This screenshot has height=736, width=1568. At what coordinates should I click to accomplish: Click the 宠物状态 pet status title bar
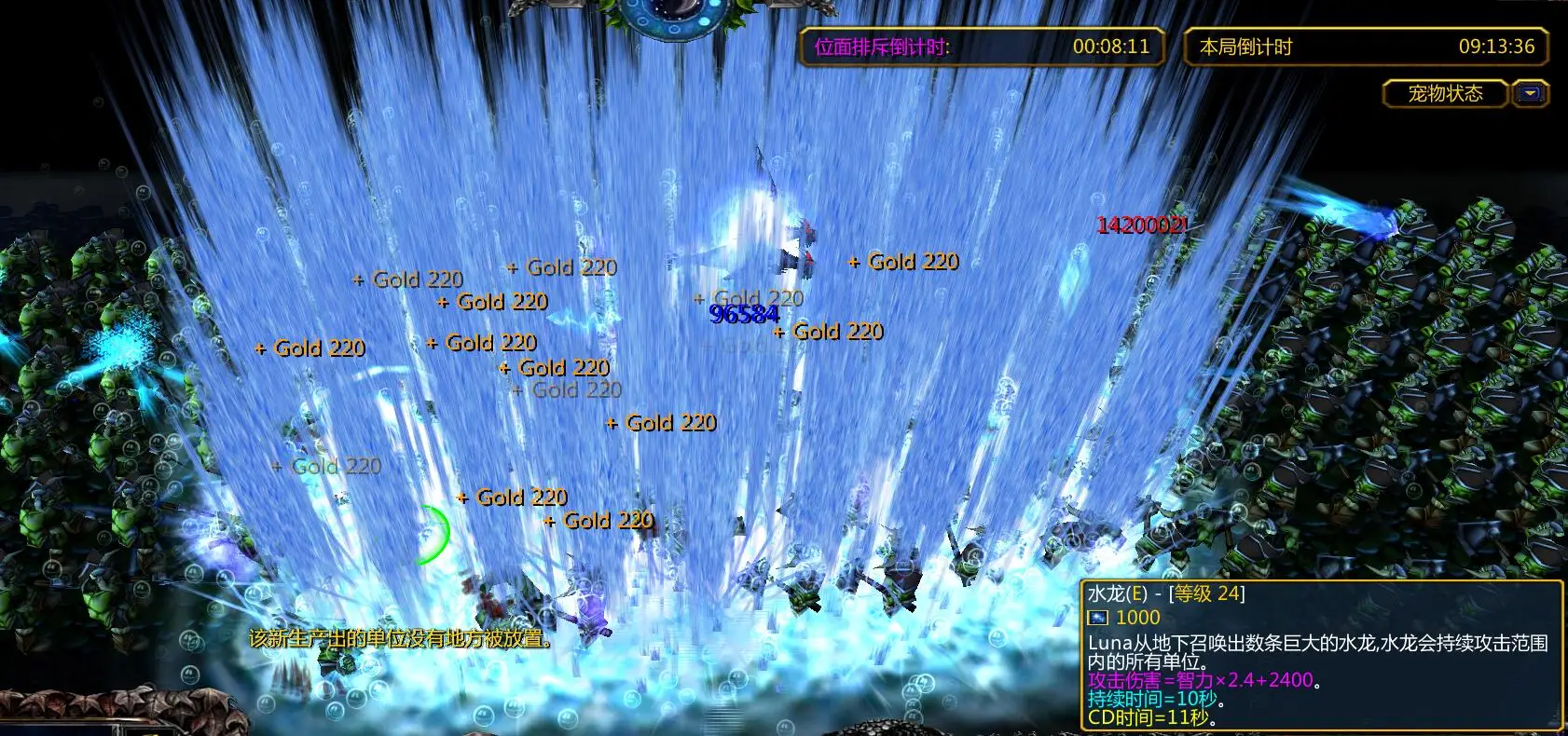pos(1445,93)
